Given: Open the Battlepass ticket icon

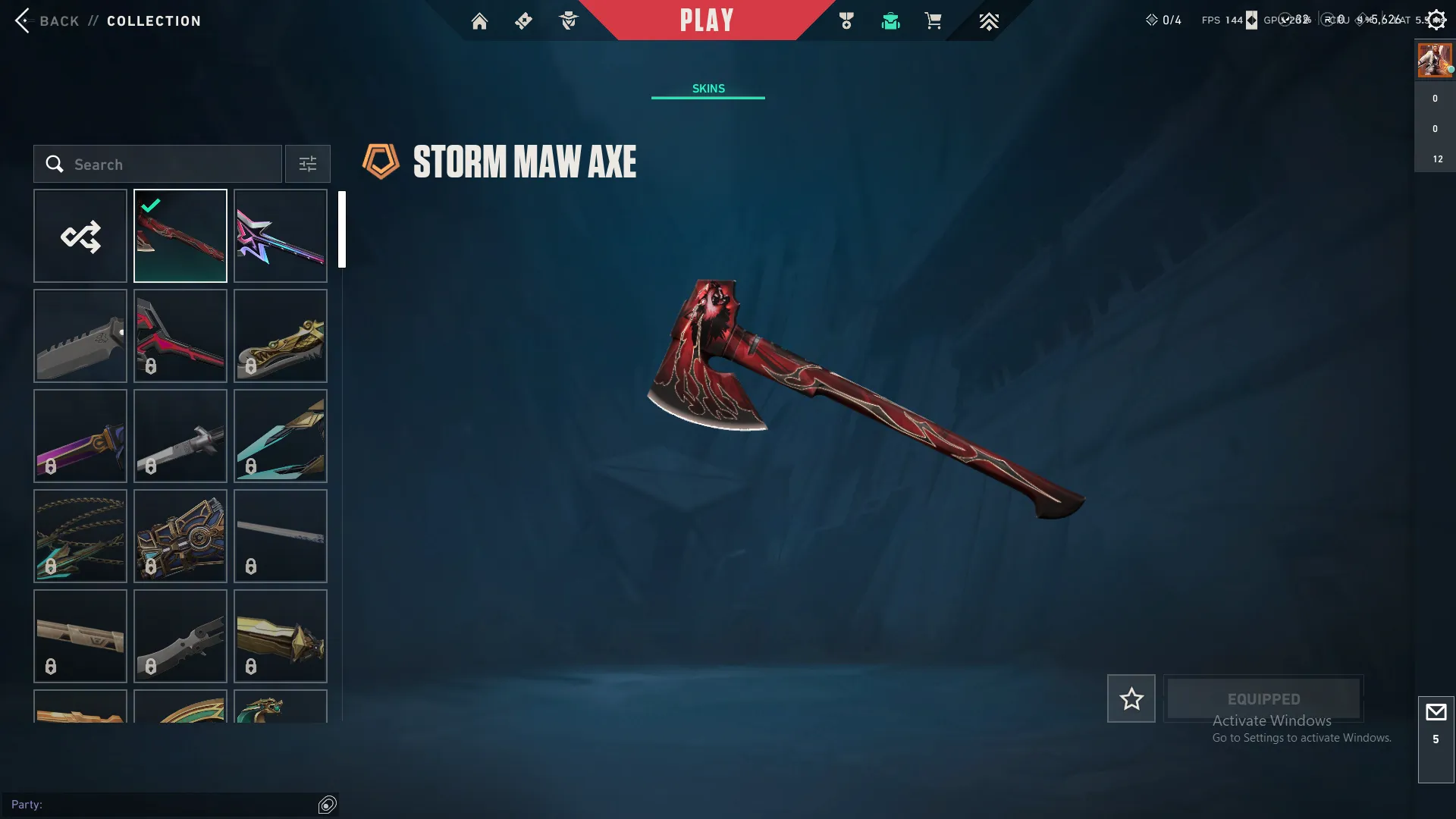Looking at the screenshot, I should (523, 20).
